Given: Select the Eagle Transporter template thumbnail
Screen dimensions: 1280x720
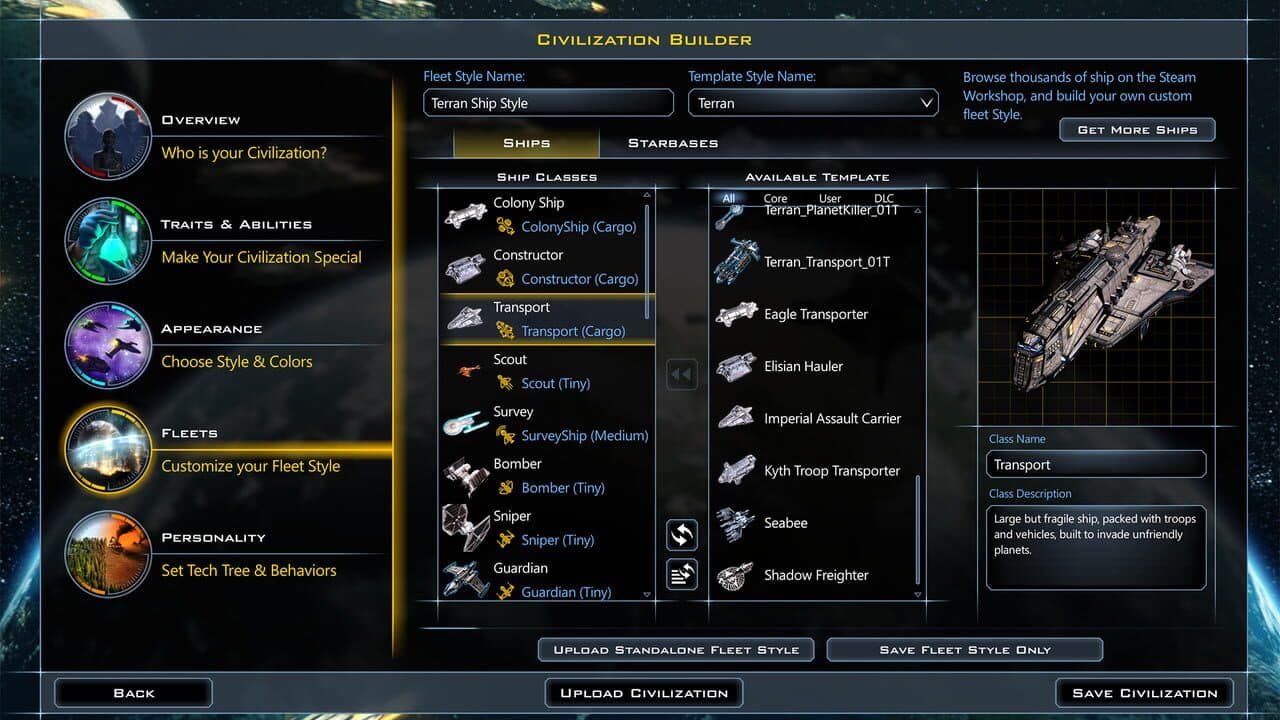Looking at the screenshot, I should click(737, 314).
